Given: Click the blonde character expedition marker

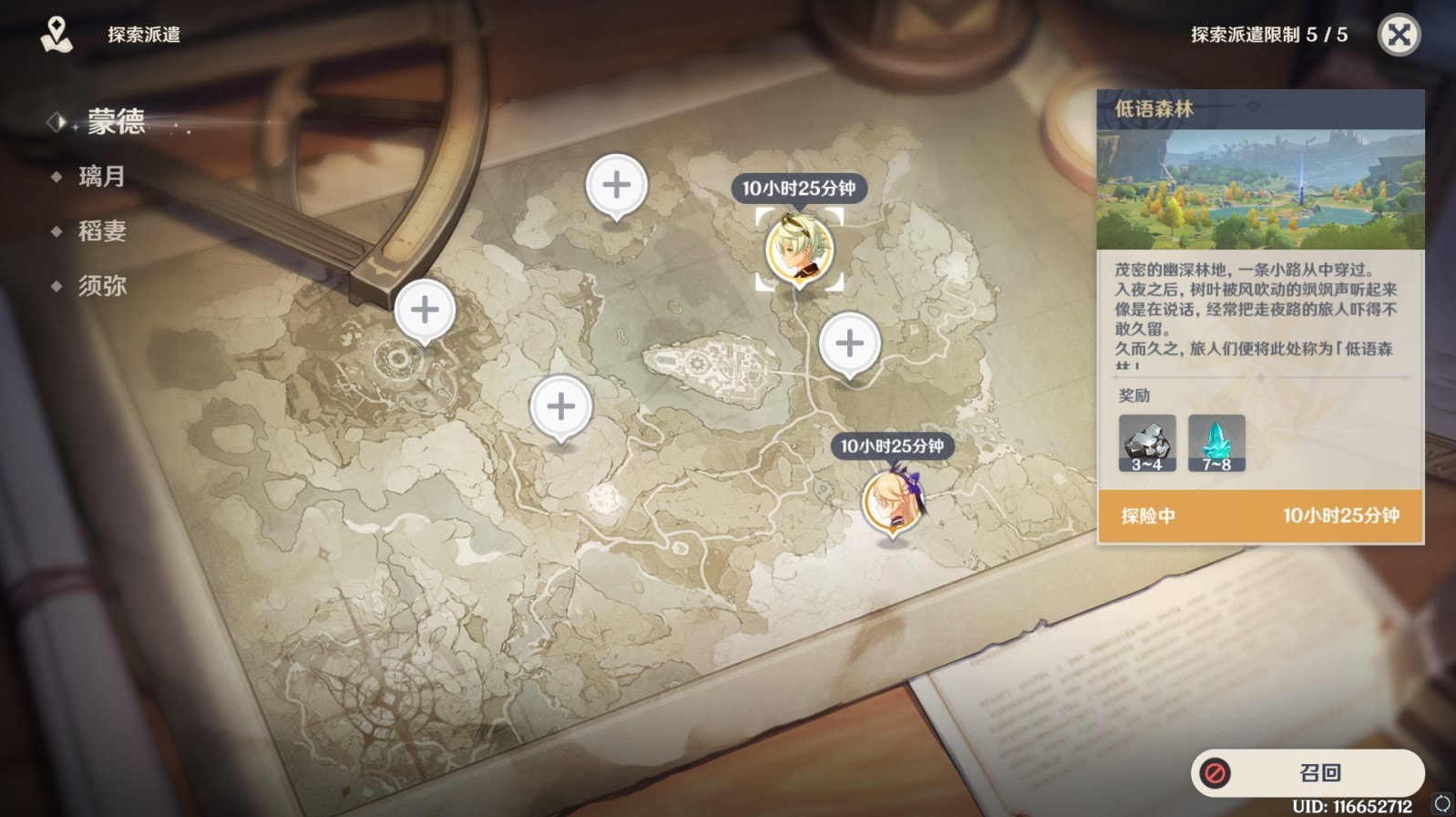Looking at the screenshot, I should pos(892,501).
